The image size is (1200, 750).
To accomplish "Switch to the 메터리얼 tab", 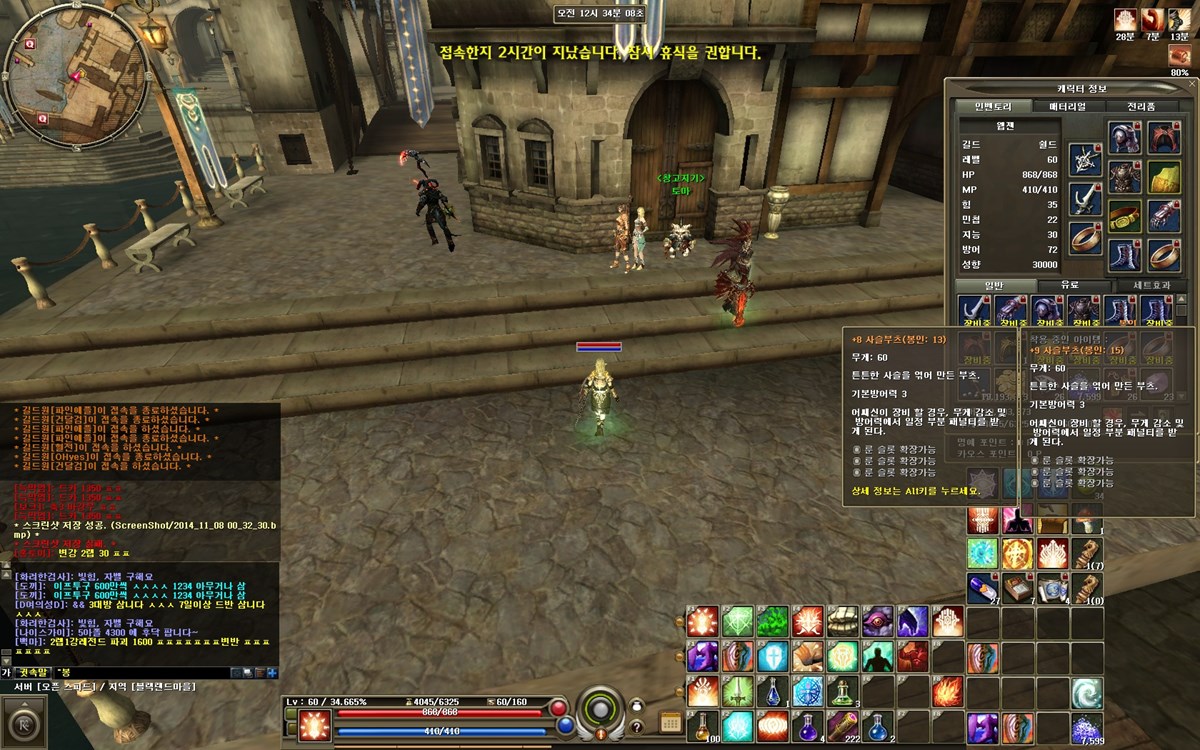I will pyautogui.click(x=1066, y=106).
